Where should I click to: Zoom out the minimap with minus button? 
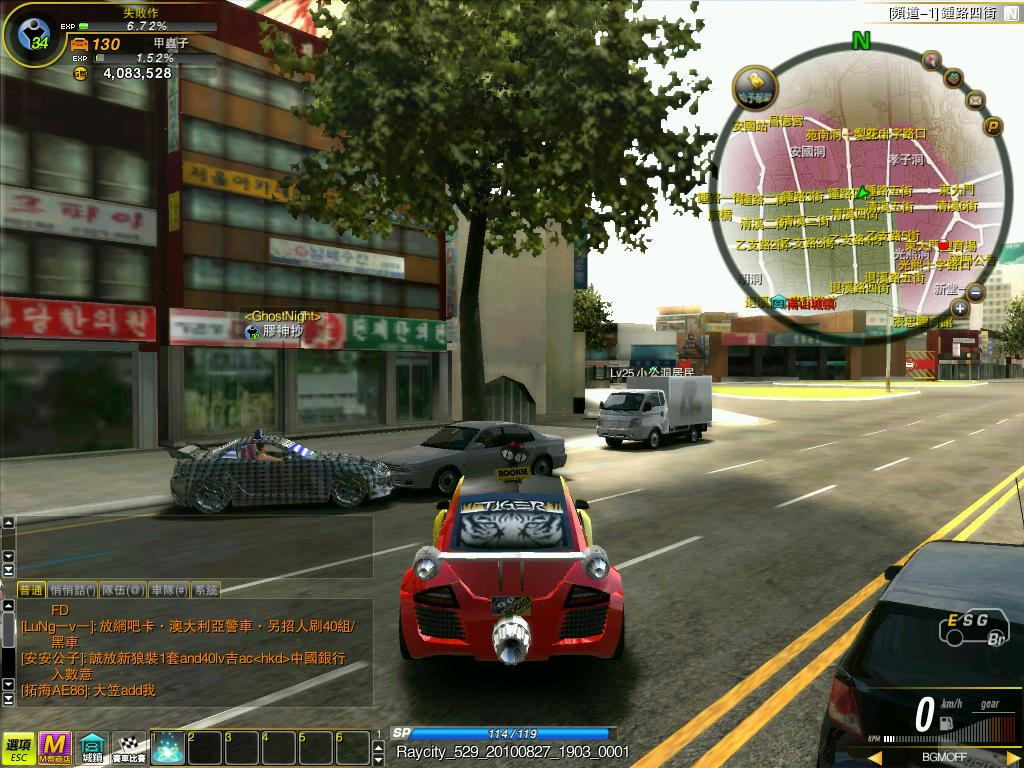974,292
